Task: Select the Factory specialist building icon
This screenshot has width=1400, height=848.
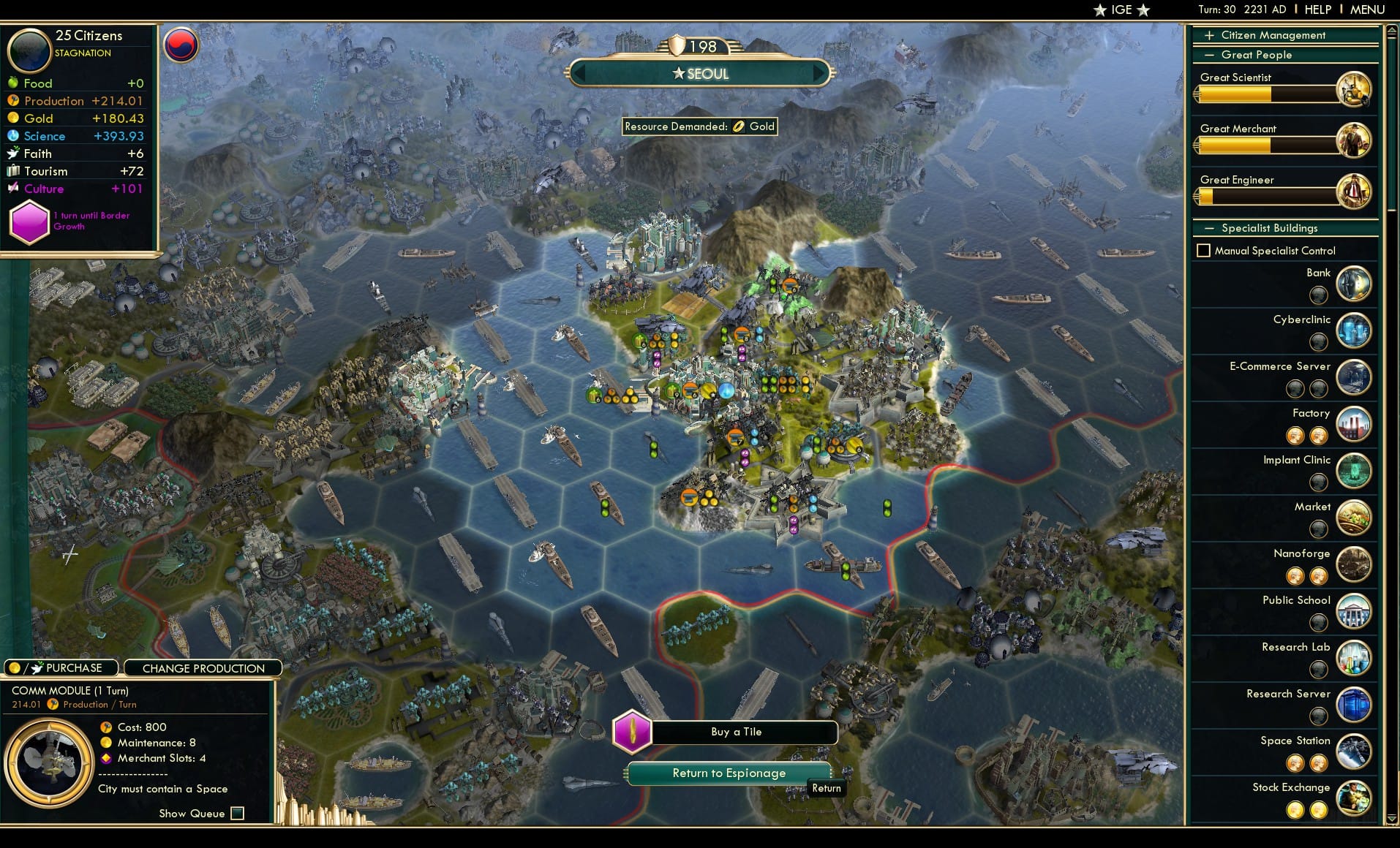Action: (x=1352, y=424)
